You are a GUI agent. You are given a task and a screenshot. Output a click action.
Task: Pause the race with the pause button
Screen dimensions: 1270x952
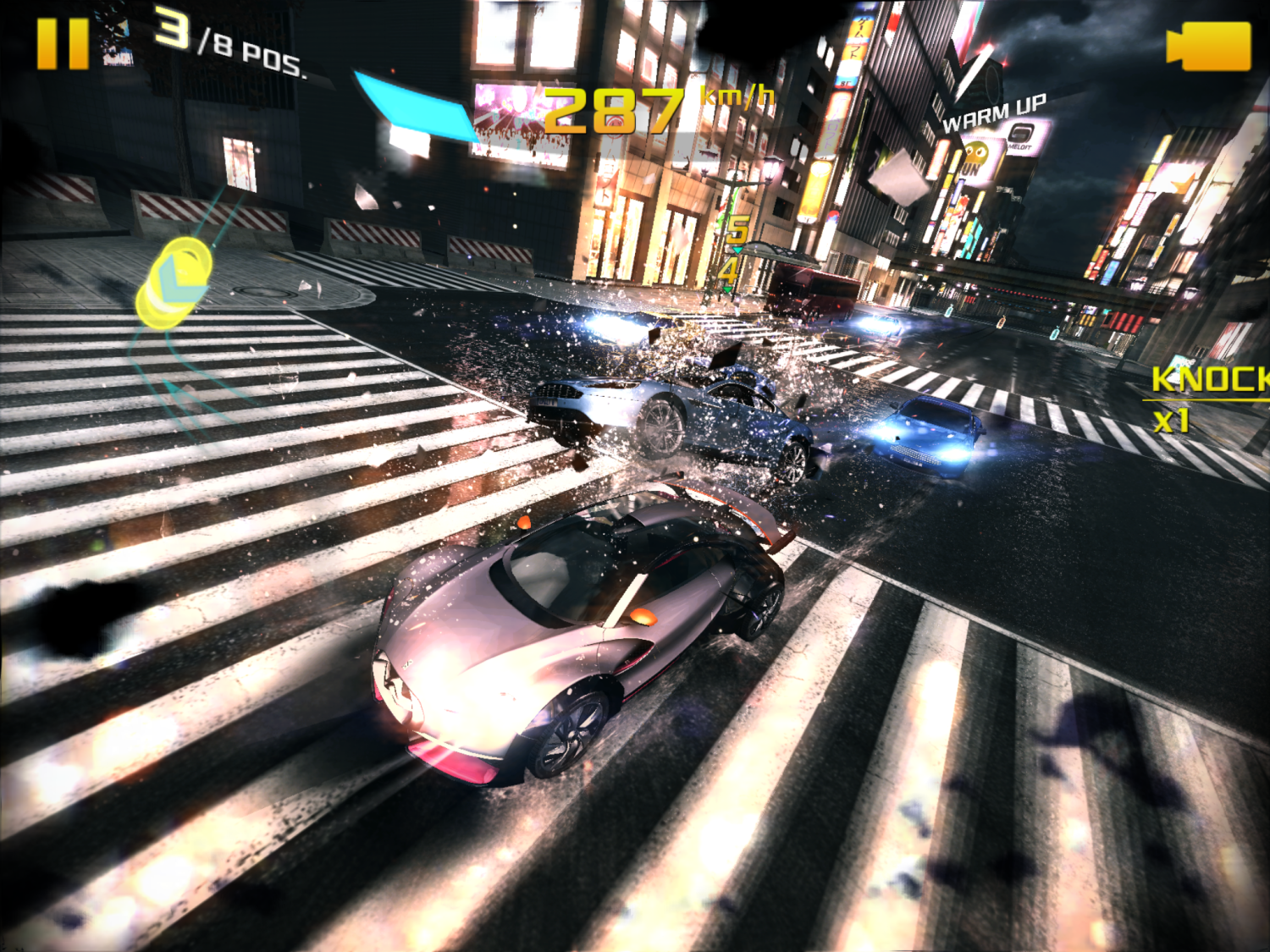[x=62, y=43]
